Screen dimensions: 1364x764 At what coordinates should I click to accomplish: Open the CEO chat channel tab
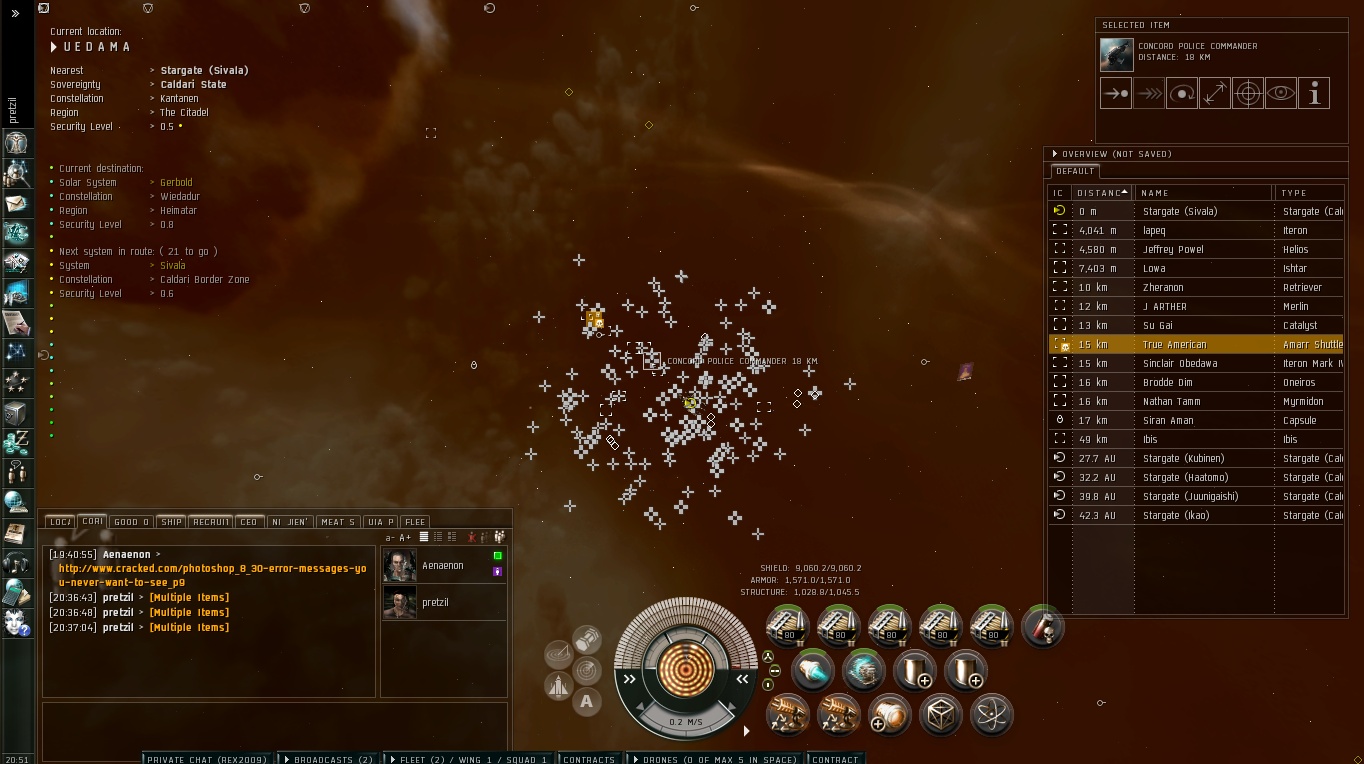249,522
